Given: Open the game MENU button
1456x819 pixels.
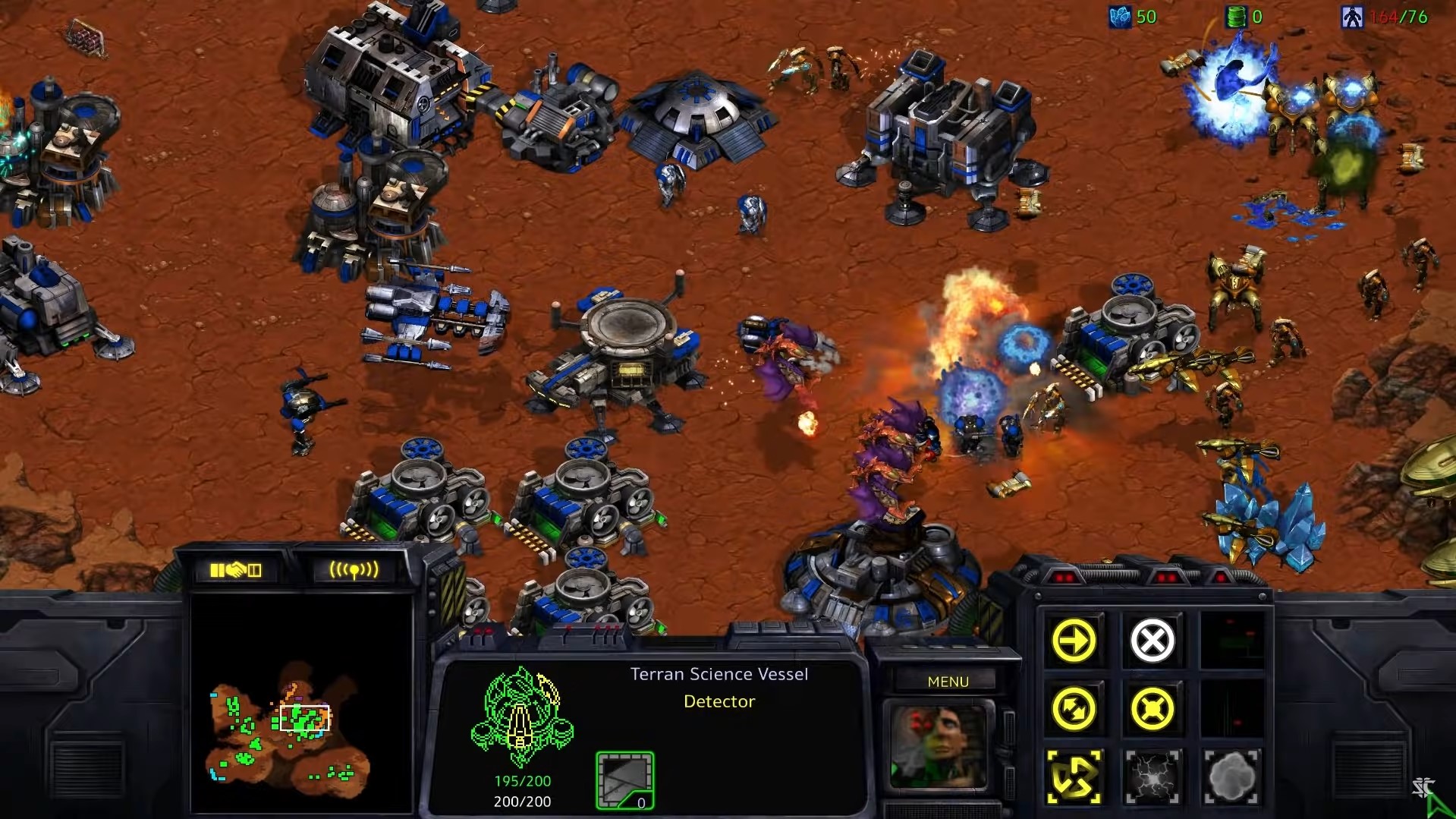Looking at the screenshot, I should tap(948, 682).
